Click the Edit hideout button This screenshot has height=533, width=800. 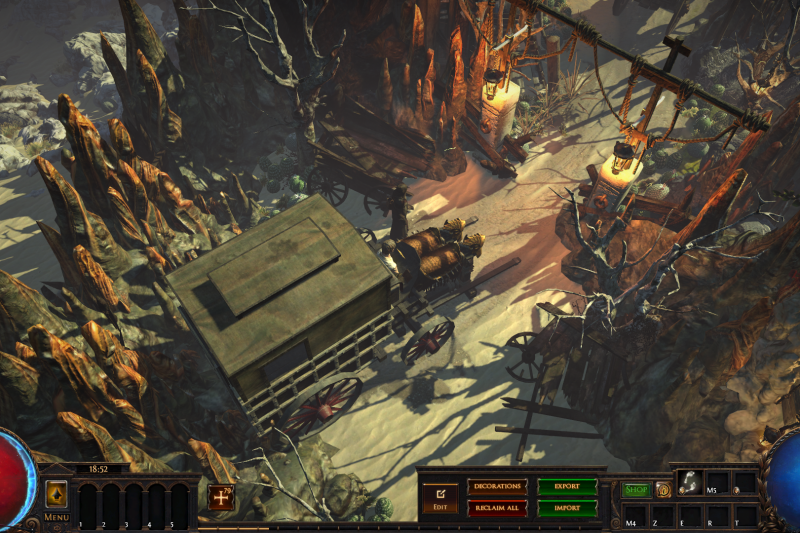point(439,496)
